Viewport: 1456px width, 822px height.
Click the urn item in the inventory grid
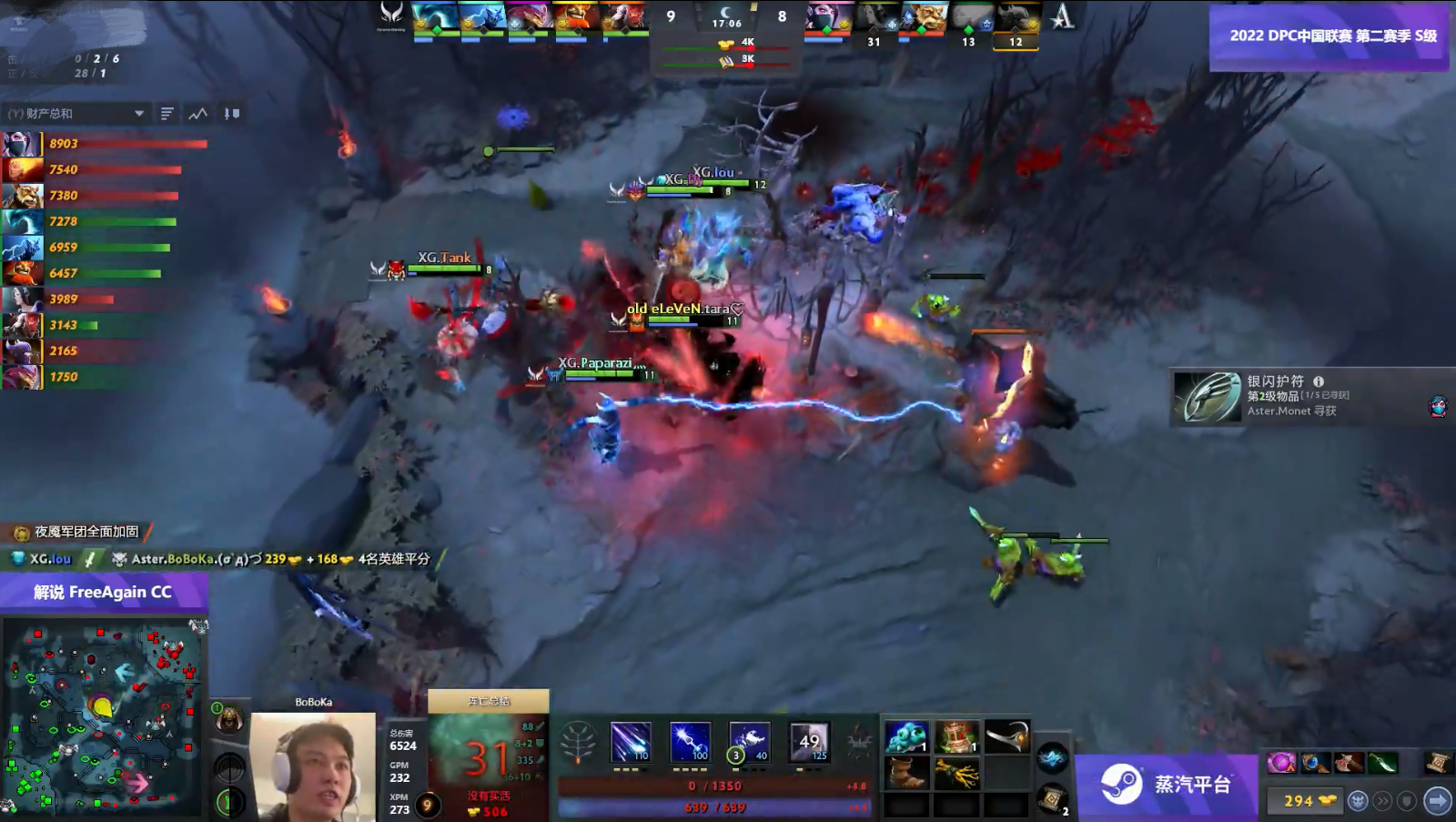click(955, 736)
